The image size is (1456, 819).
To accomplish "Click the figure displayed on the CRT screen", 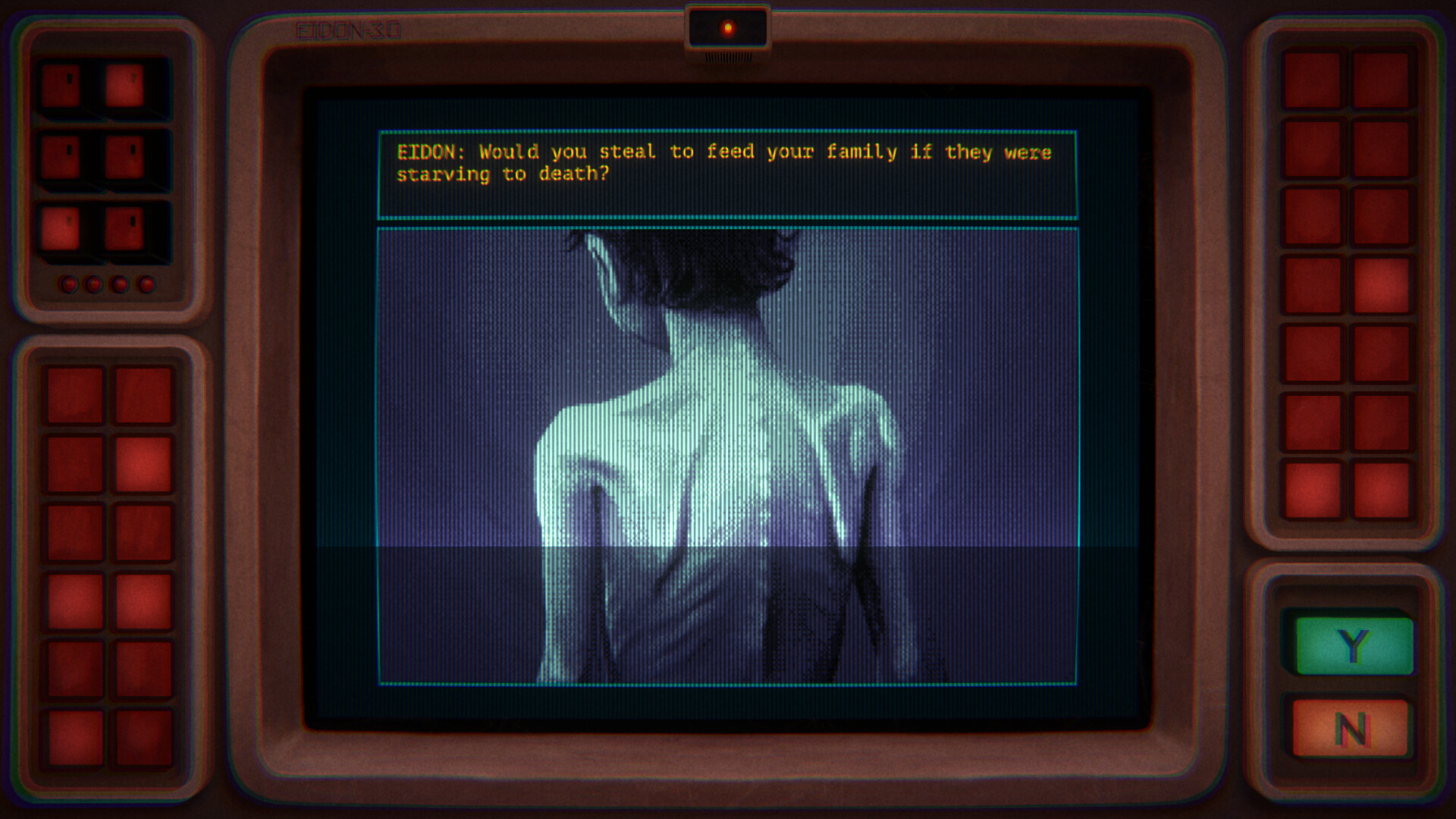I will tap(720, 455).
